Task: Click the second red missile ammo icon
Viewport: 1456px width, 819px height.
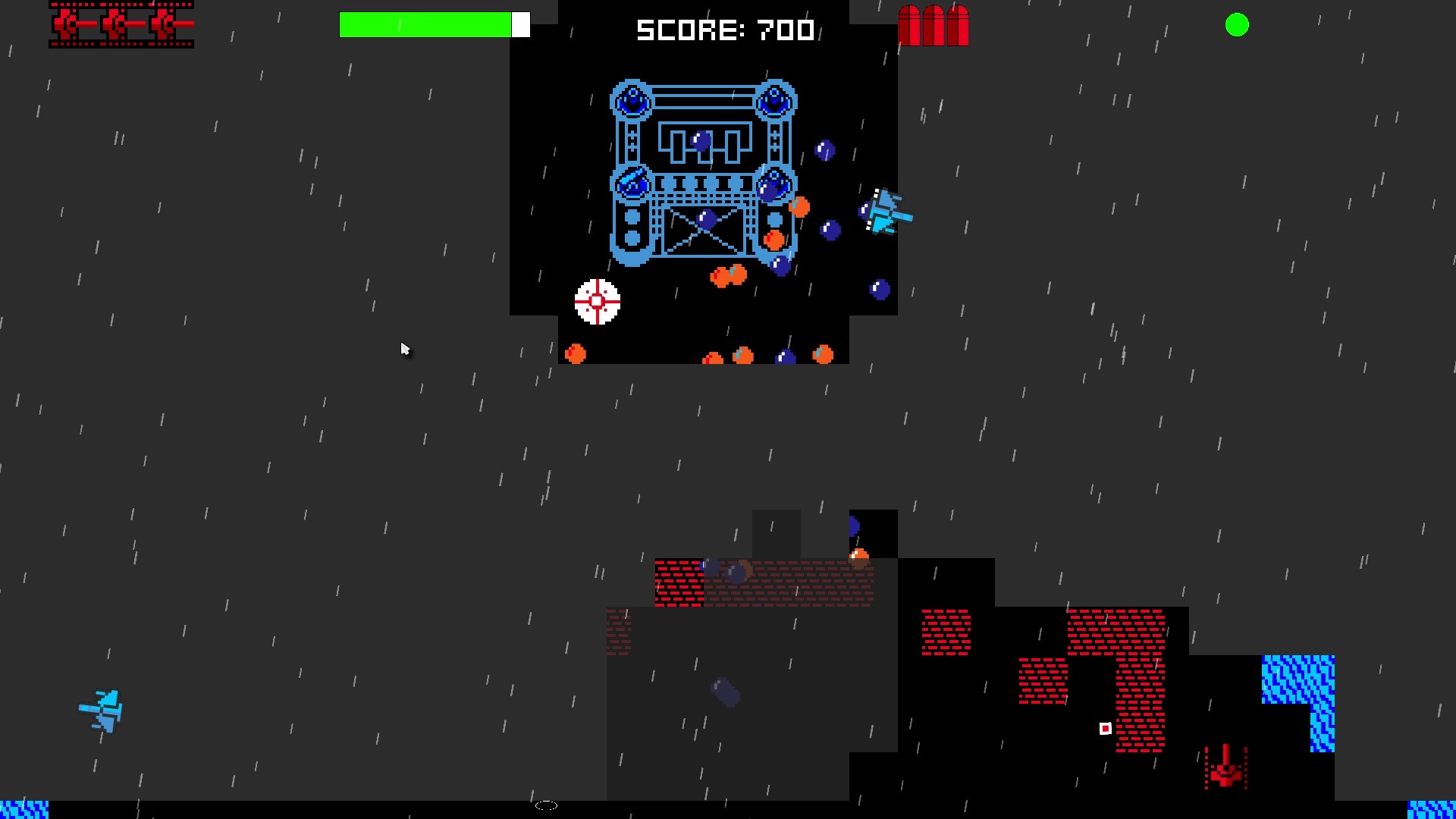Action: click(x=932, y=25)
